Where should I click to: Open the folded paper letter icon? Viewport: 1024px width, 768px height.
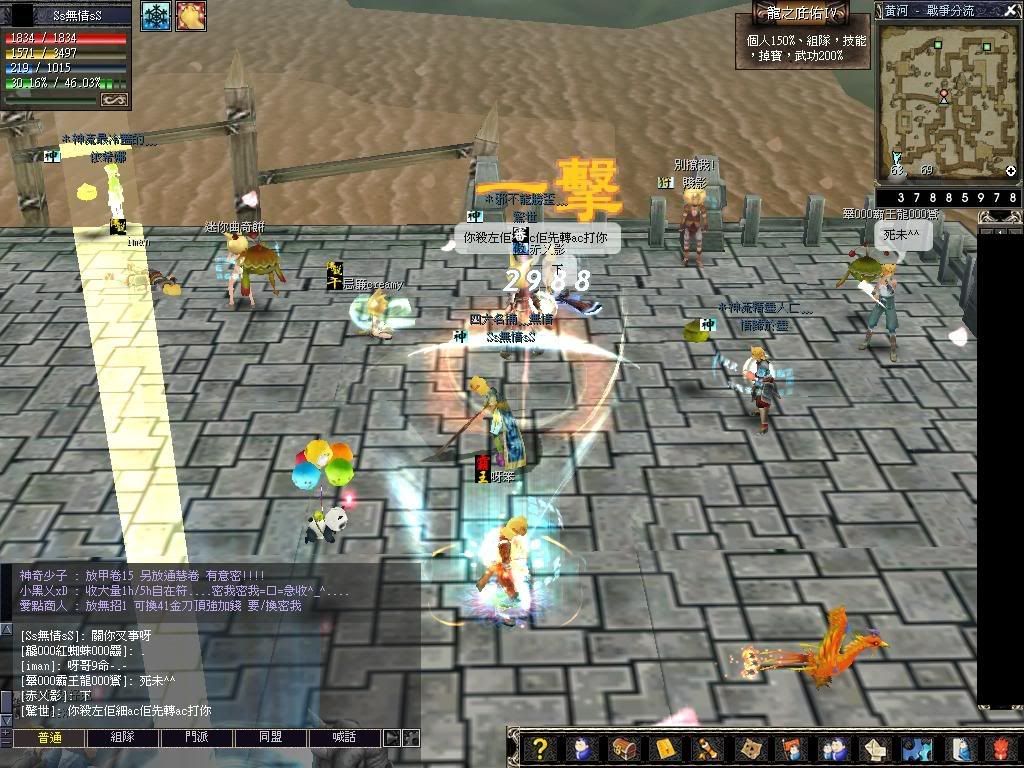(x=874, y=748)
